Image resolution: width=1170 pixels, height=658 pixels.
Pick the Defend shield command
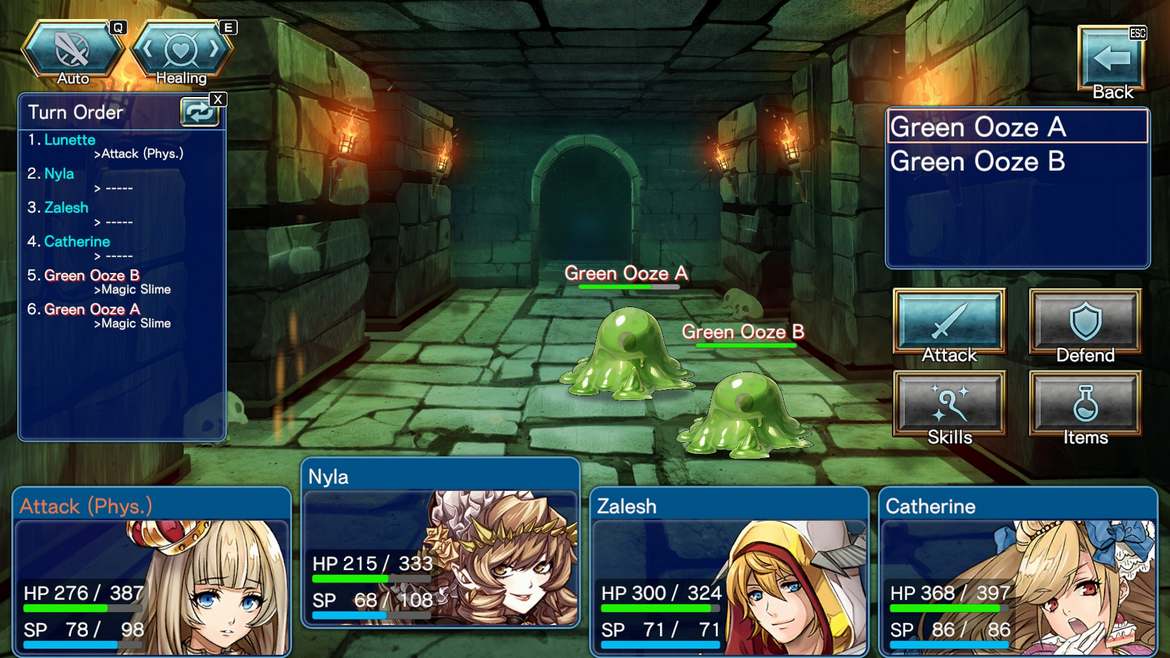pyautogui.click(x=1085, y=327)
